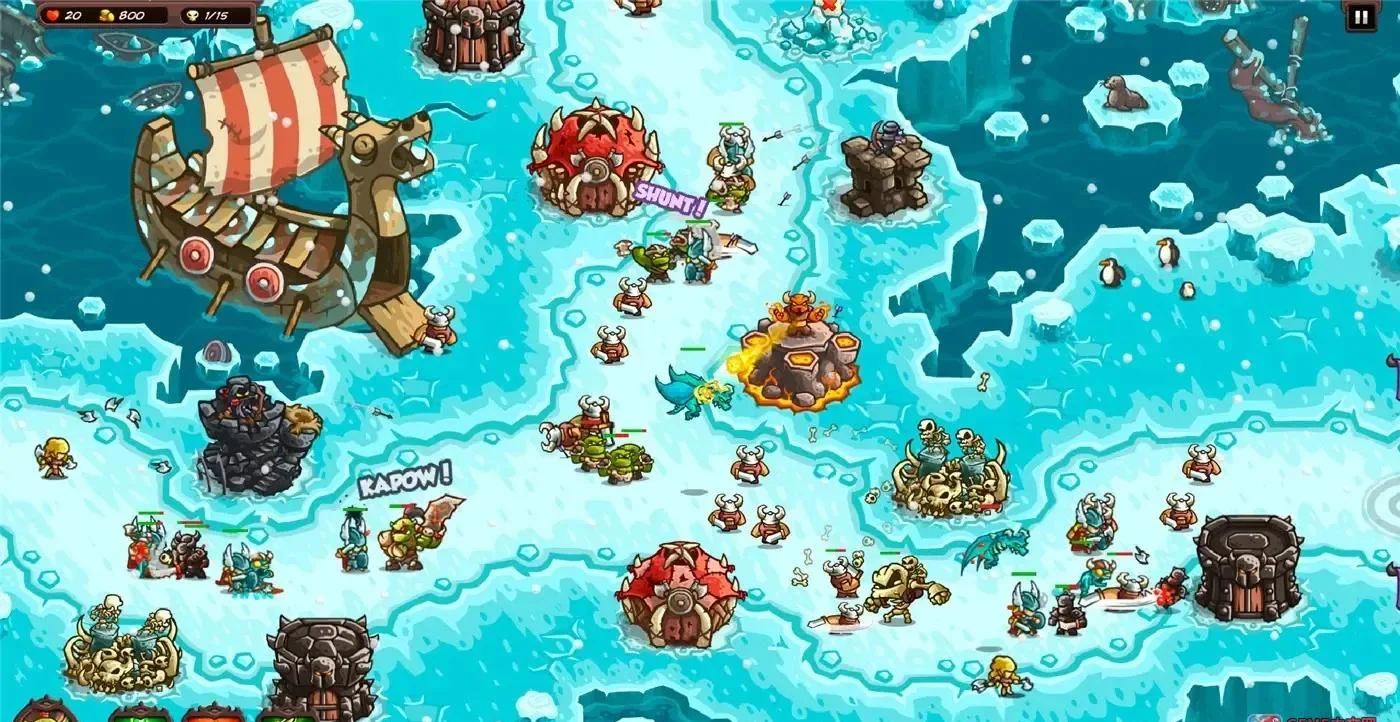Viewport: 1400px width, 722px height.
Task: Select the leftmost unit portrait at screen bottom
Action: click(45, 710)
